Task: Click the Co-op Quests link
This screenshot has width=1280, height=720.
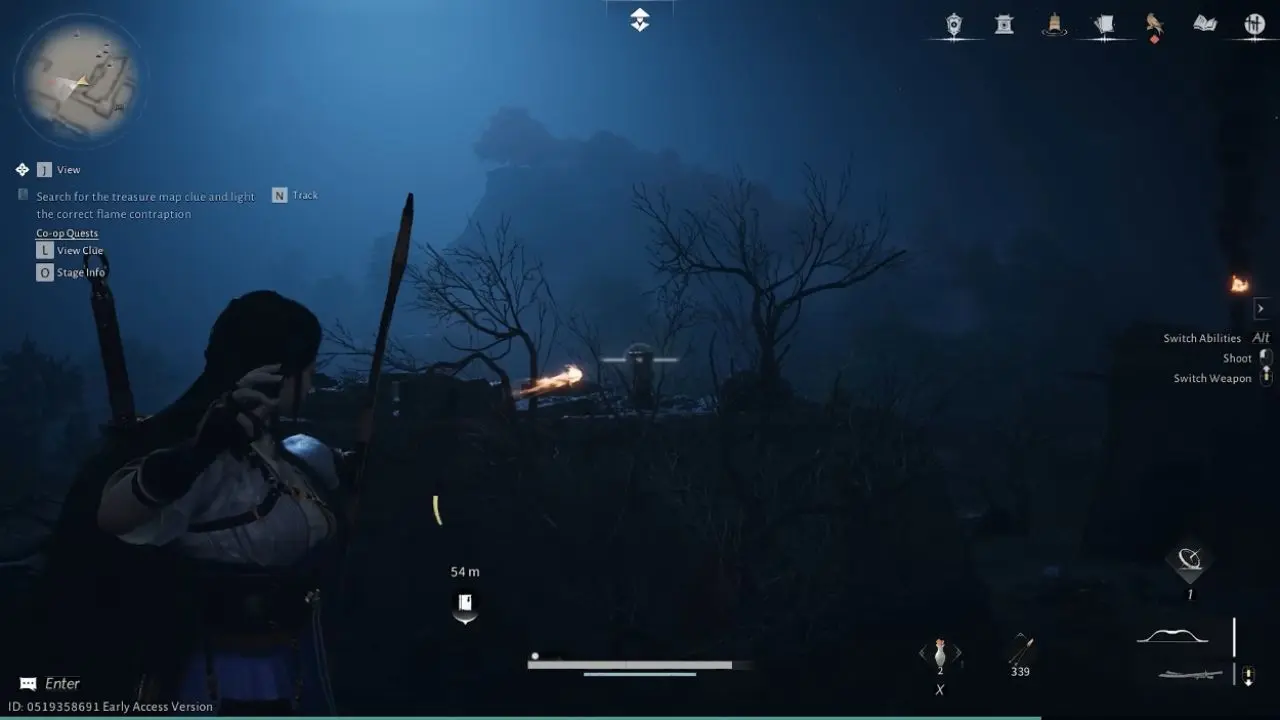Action: (66, 232)
